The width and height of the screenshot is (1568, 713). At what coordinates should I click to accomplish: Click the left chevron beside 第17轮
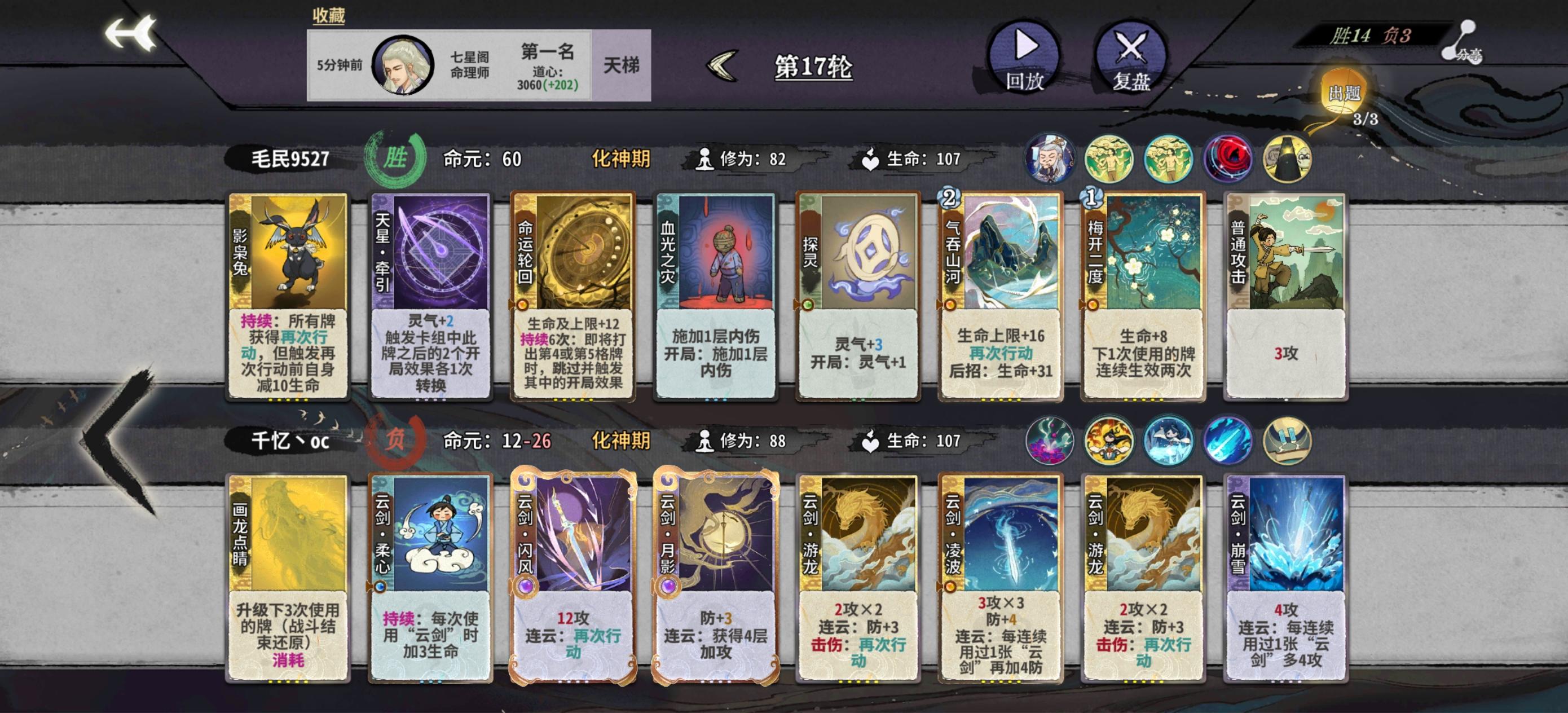pyautogui.click(x=721, y=63)
